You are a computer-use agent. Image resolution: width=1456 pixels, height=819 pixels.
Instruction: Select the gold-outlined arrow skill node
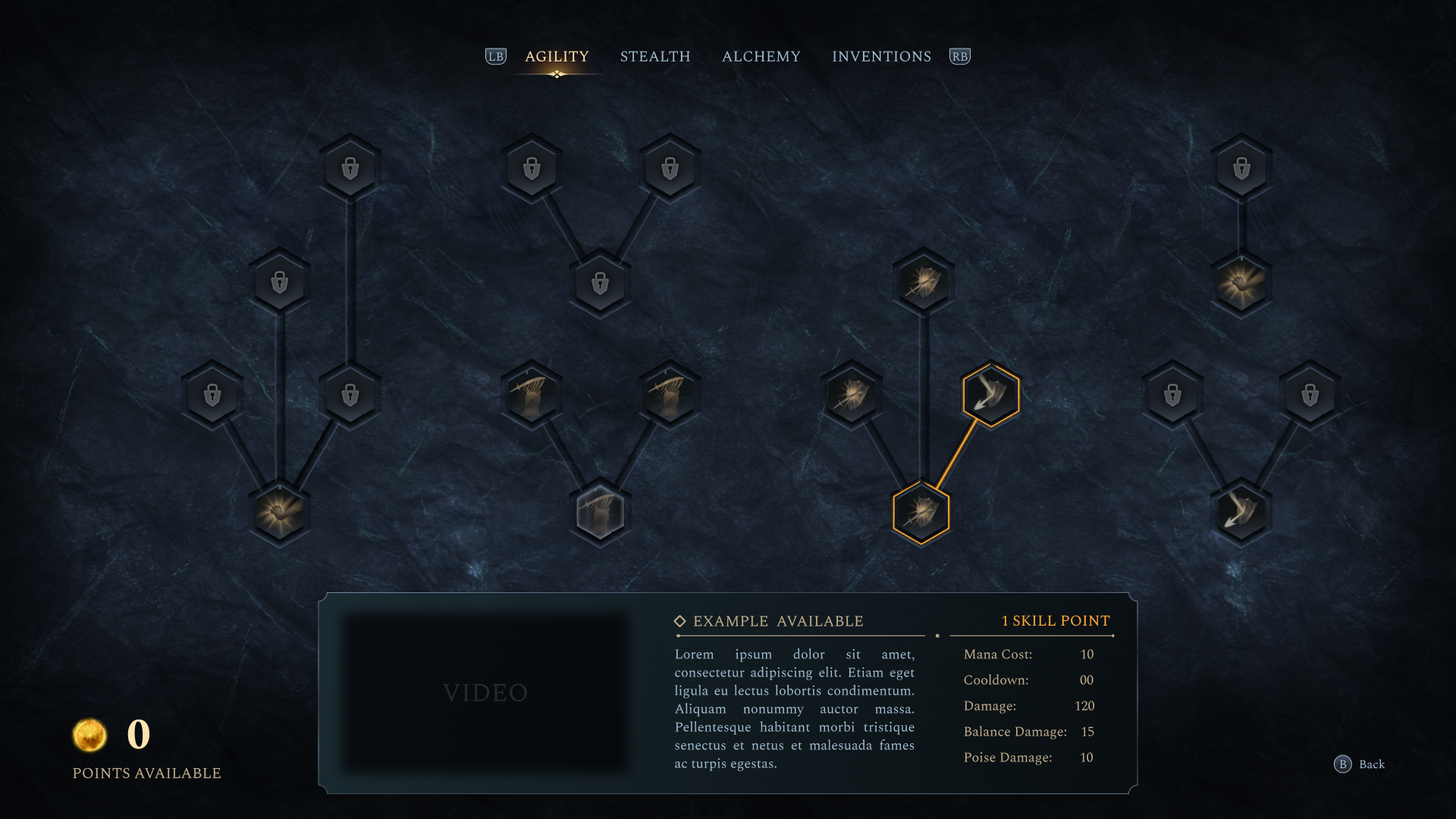tap(990, 395)
